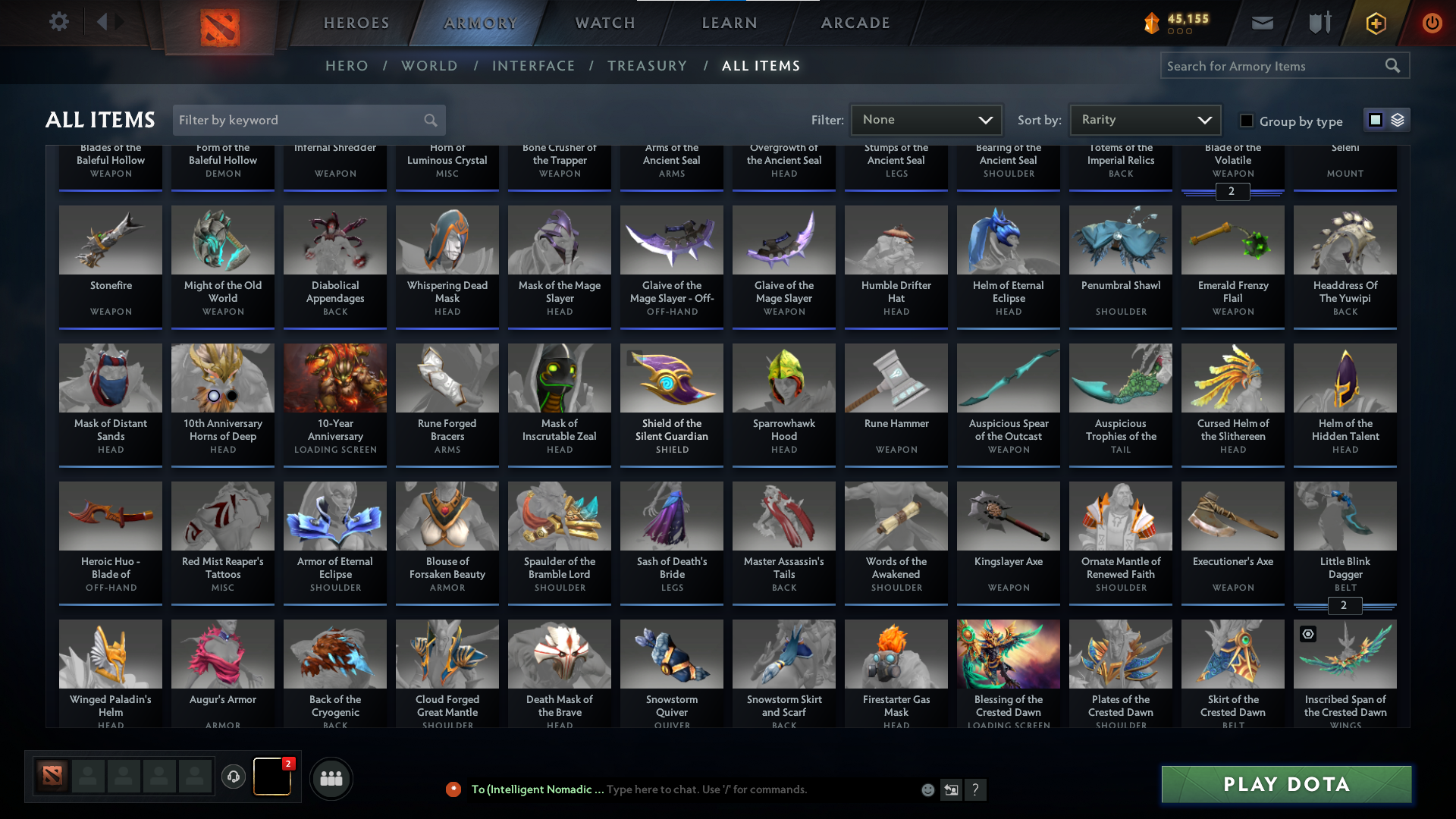
Task: Open the friends list icon near the party slots
Action: [331, 778]
